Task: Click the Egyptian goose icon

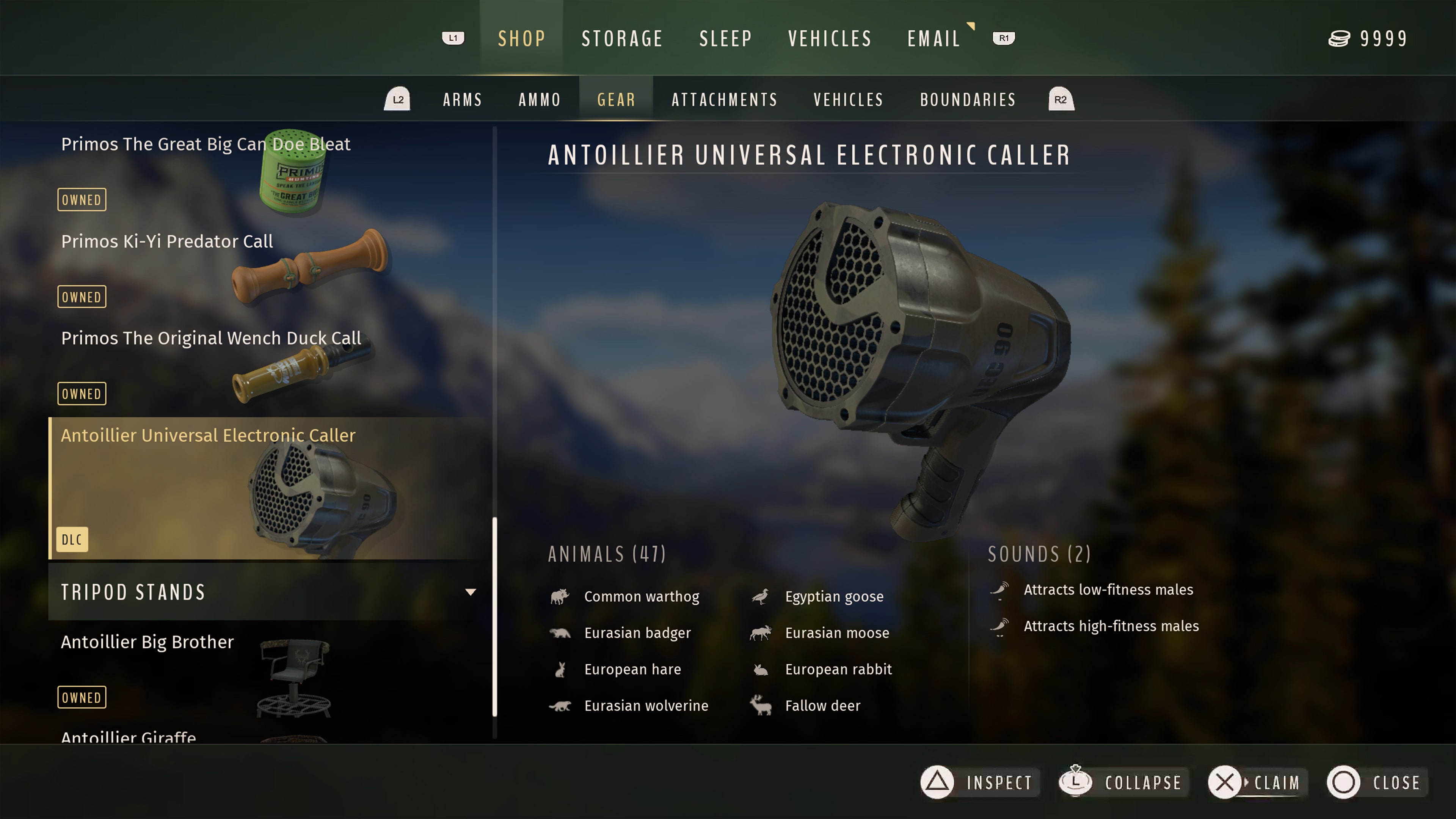Action: (x=760, y=596)
